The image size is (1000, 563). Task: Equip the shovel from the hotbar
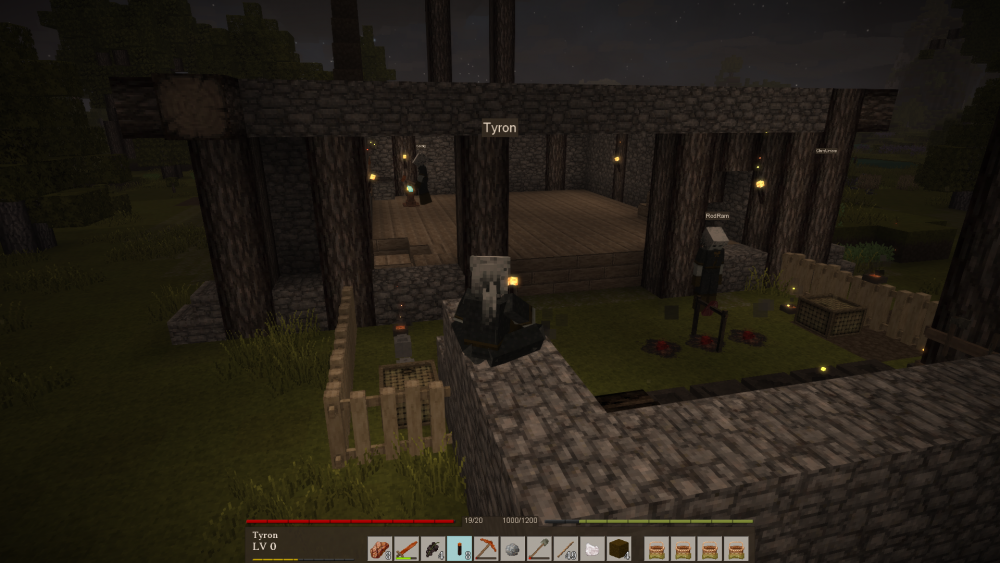(540, 548)
